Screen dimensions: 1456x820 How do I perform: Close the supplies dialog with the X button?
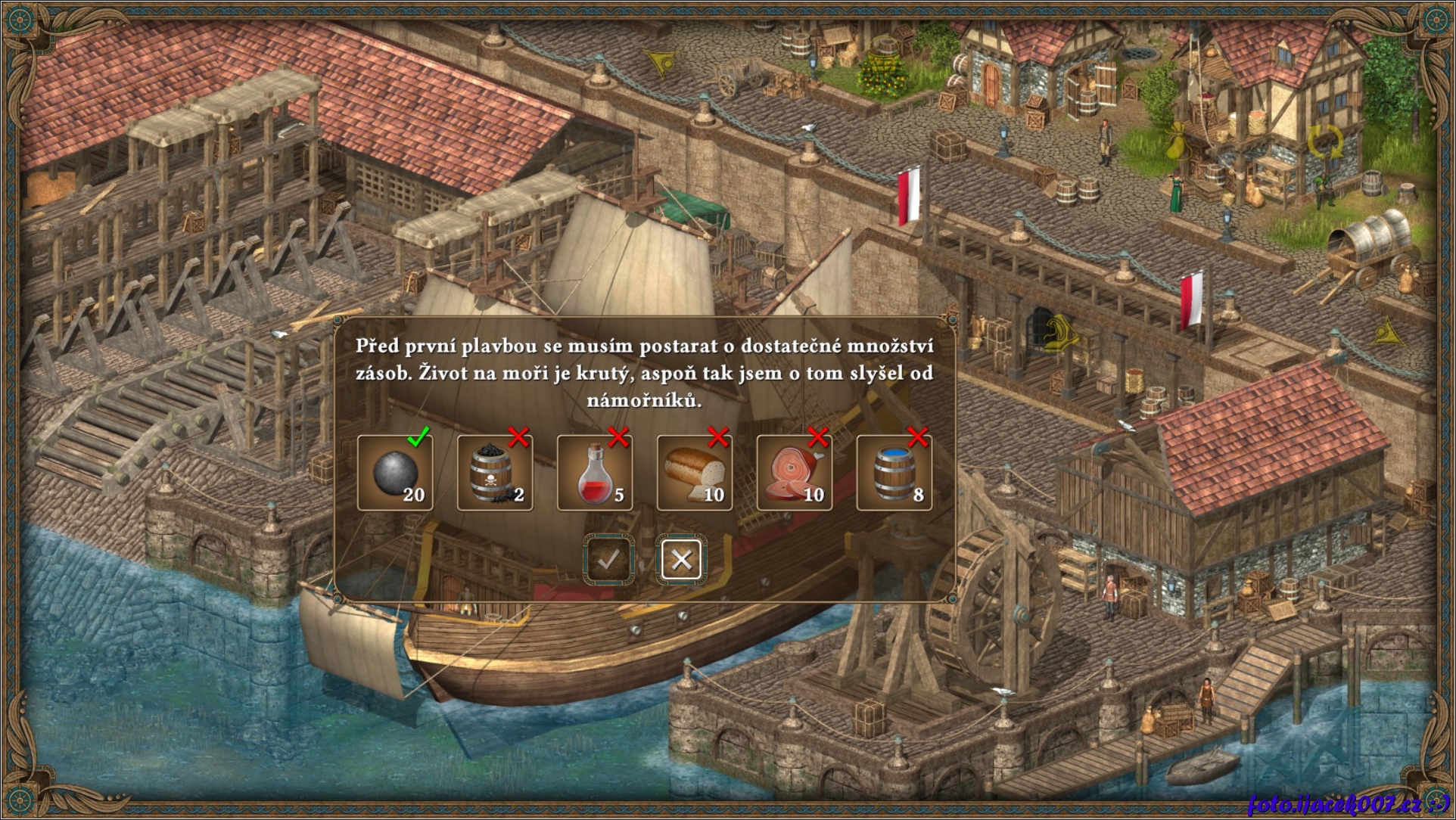[x=681, y=560]
